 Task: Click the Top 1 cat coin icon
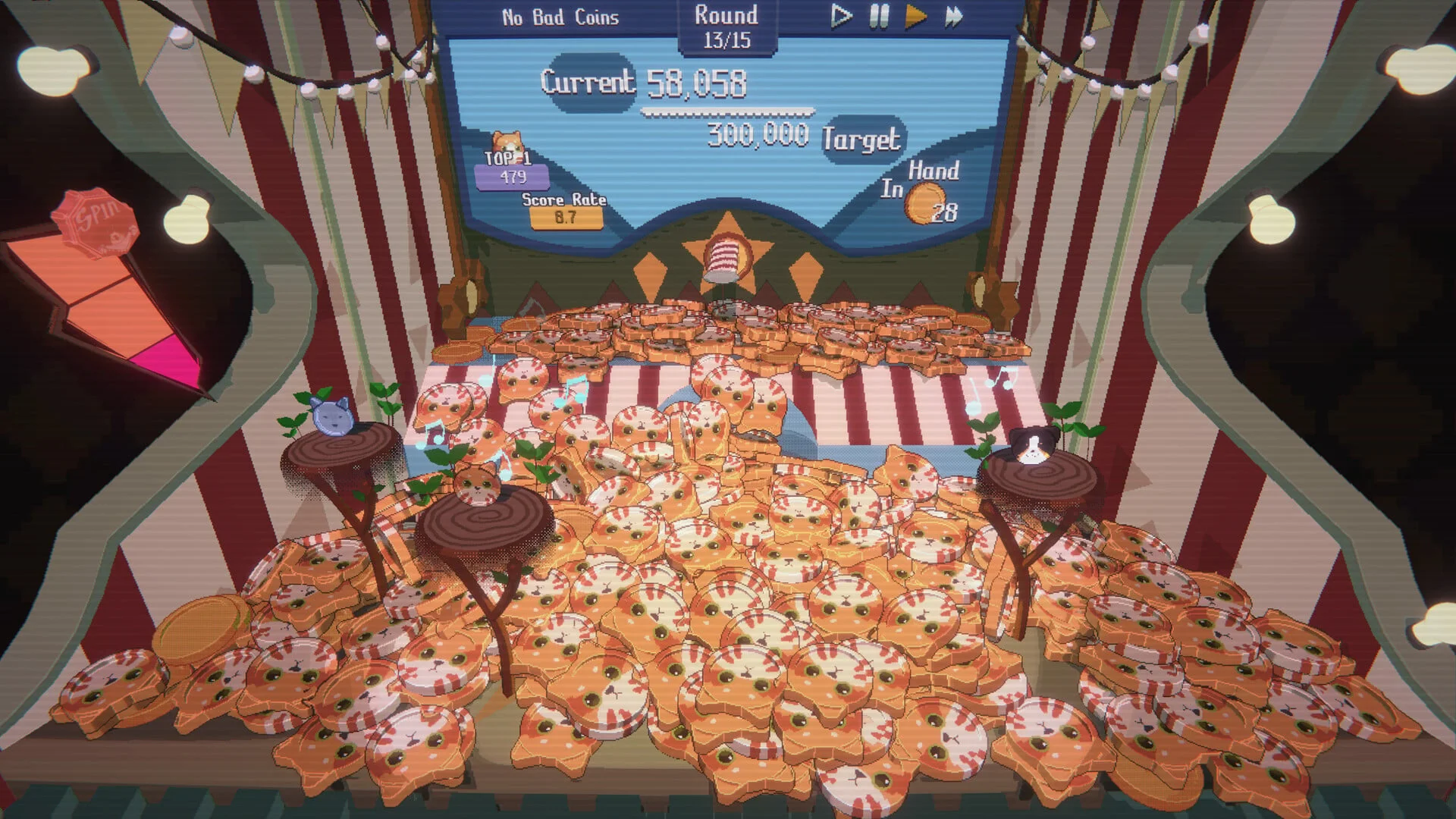click(507, 143)
